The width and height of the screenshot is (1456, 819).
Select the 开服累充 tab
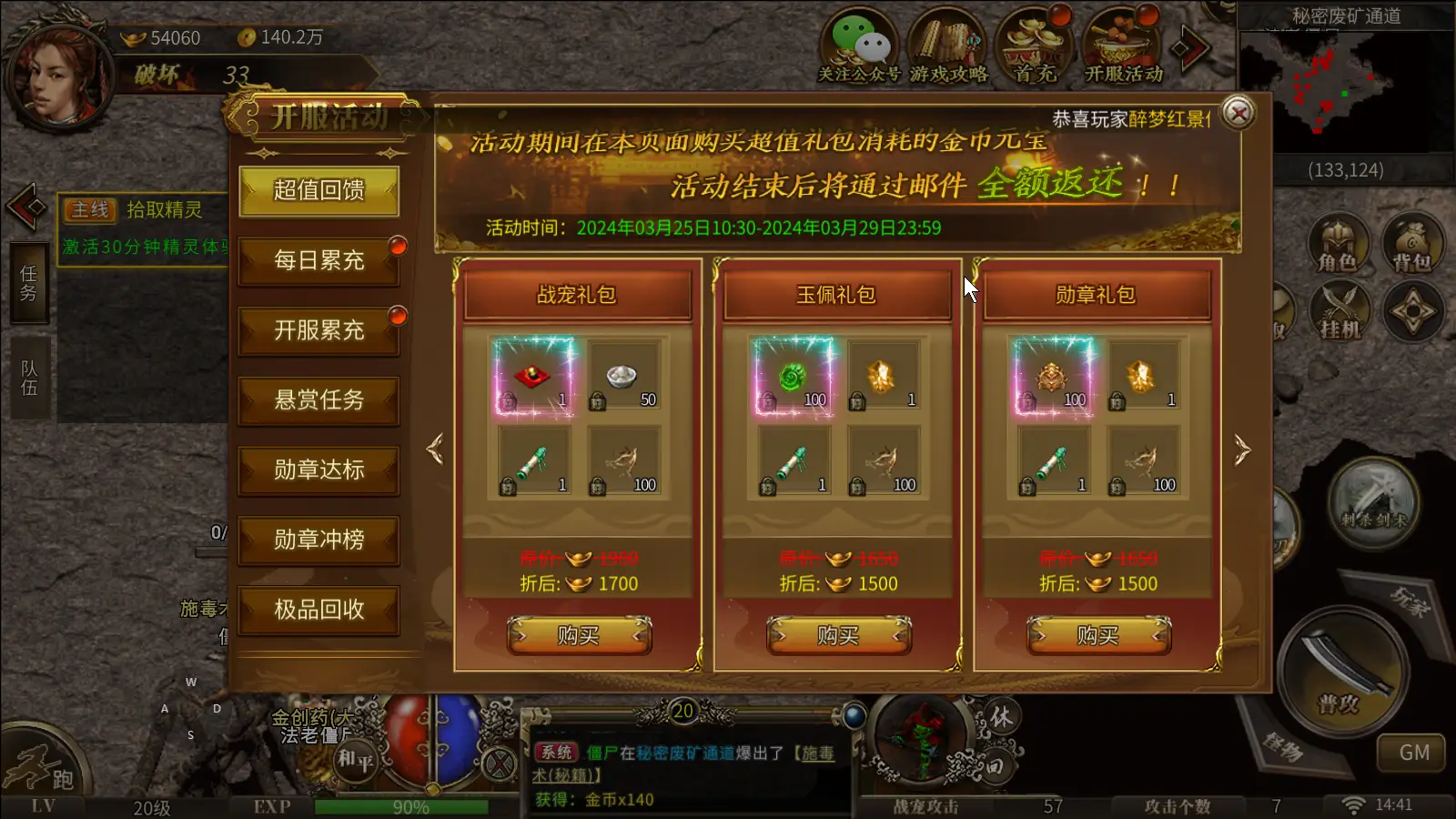(x=318, y=330)
